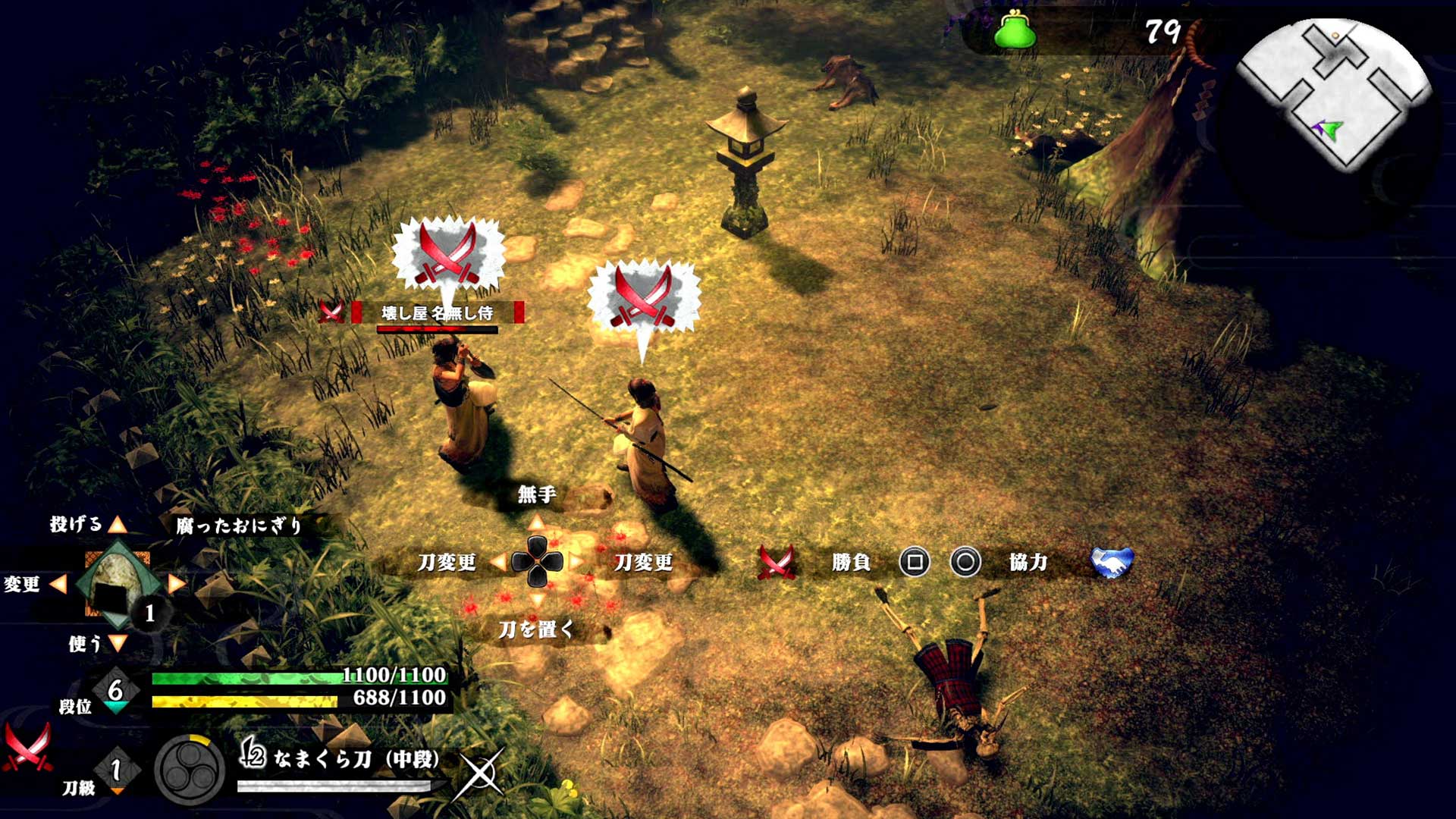Image resolution: width=1456 pixels, height=819 pixels.
Task: Select the 無手 unarmed command
Action: (538, 495)
